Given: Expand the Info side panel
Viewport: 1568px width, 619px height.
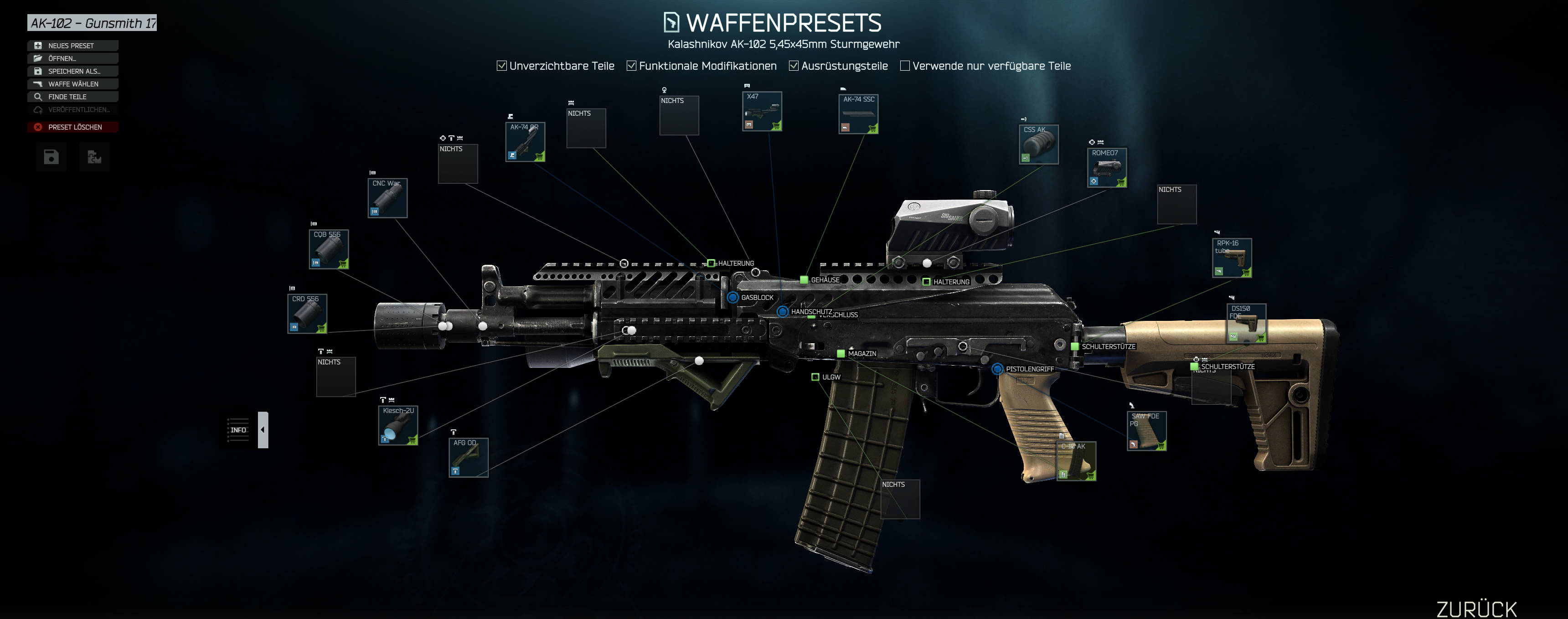Looking at the screenshot, I should click(263, 430).
